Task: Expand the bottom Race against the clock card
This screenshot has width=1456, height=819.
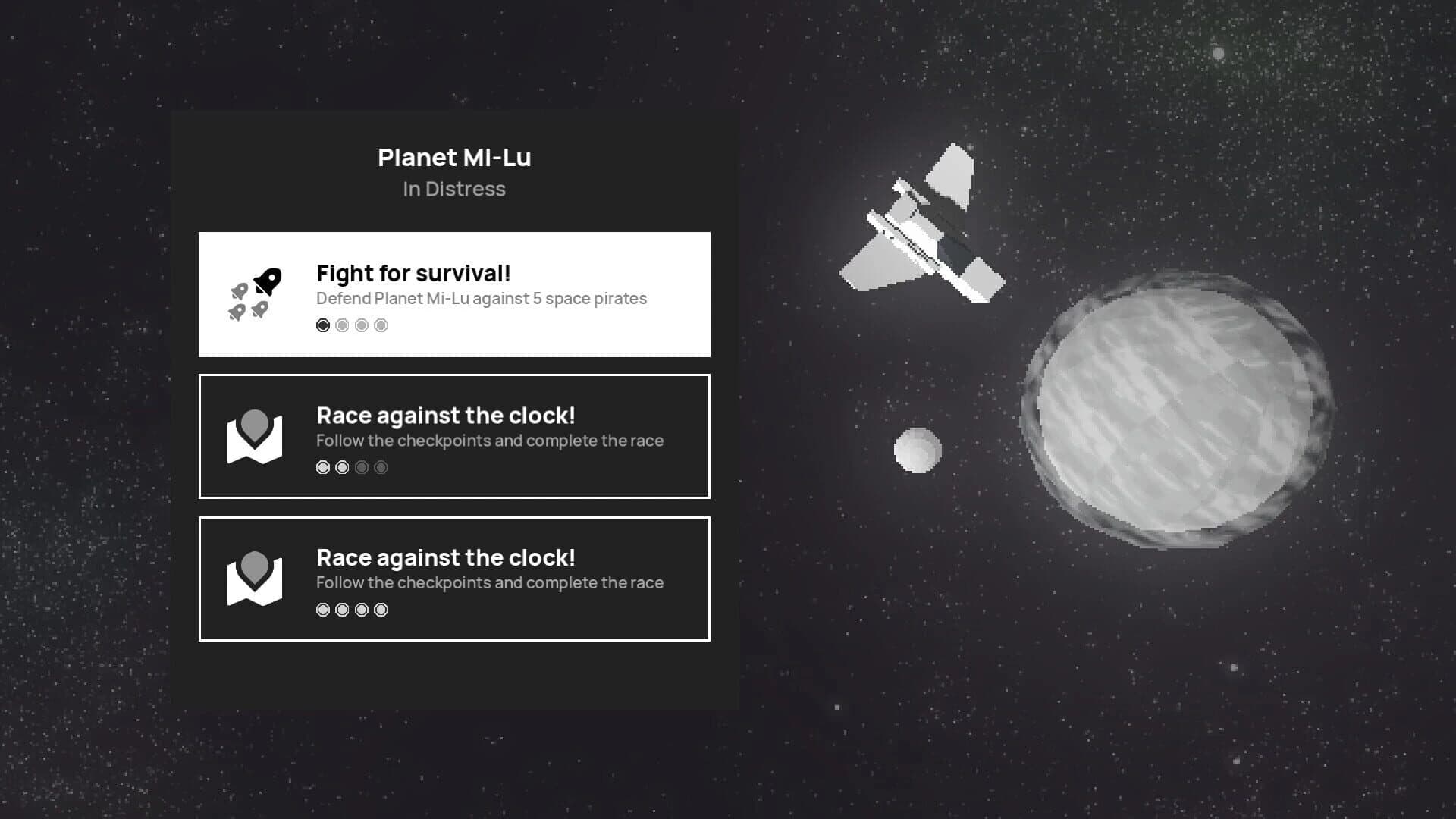Action: (453, 579)
